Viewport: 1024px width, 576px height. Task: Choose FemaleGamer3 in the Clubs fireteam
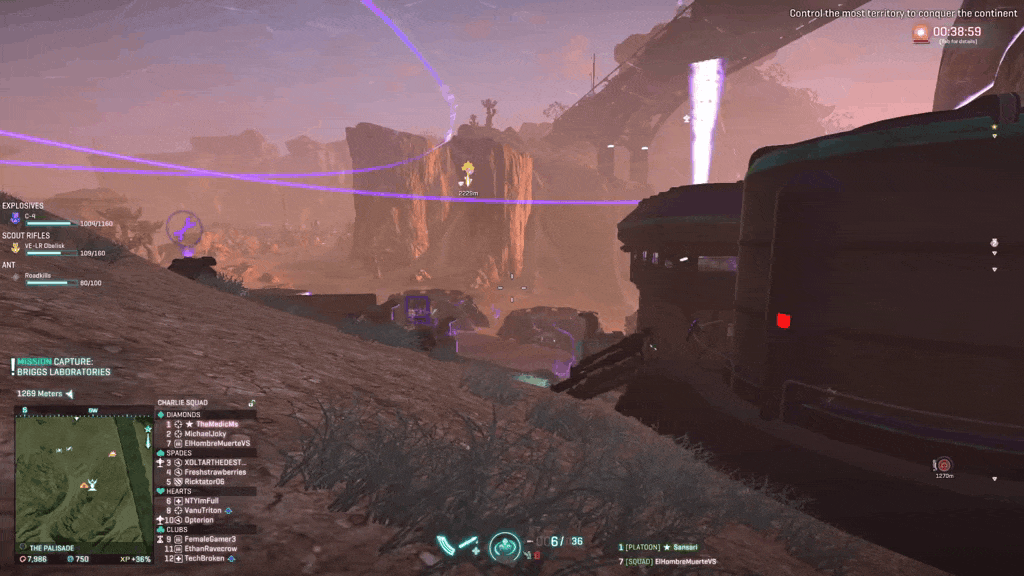(x=210, y=539)
